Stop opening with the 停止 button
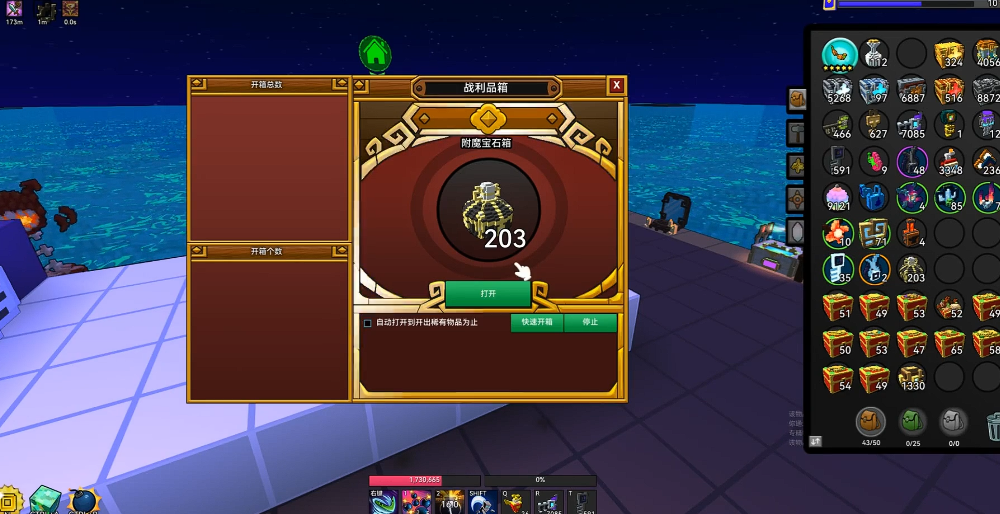This screenshot has height=514, width=1000. point(590,322)
